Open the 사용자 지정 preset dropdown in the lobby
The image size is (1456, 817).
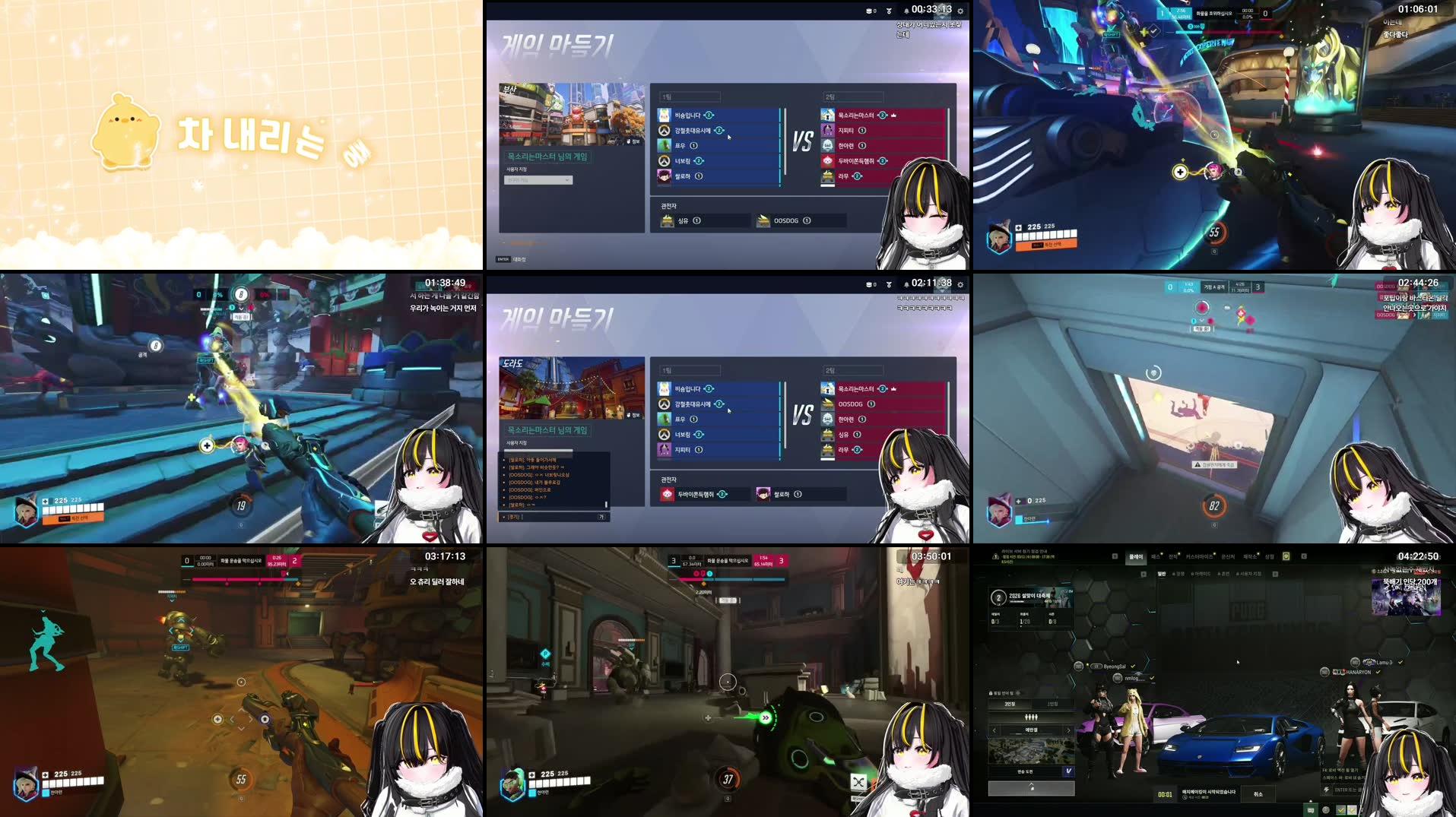click(x=538, y=180)
